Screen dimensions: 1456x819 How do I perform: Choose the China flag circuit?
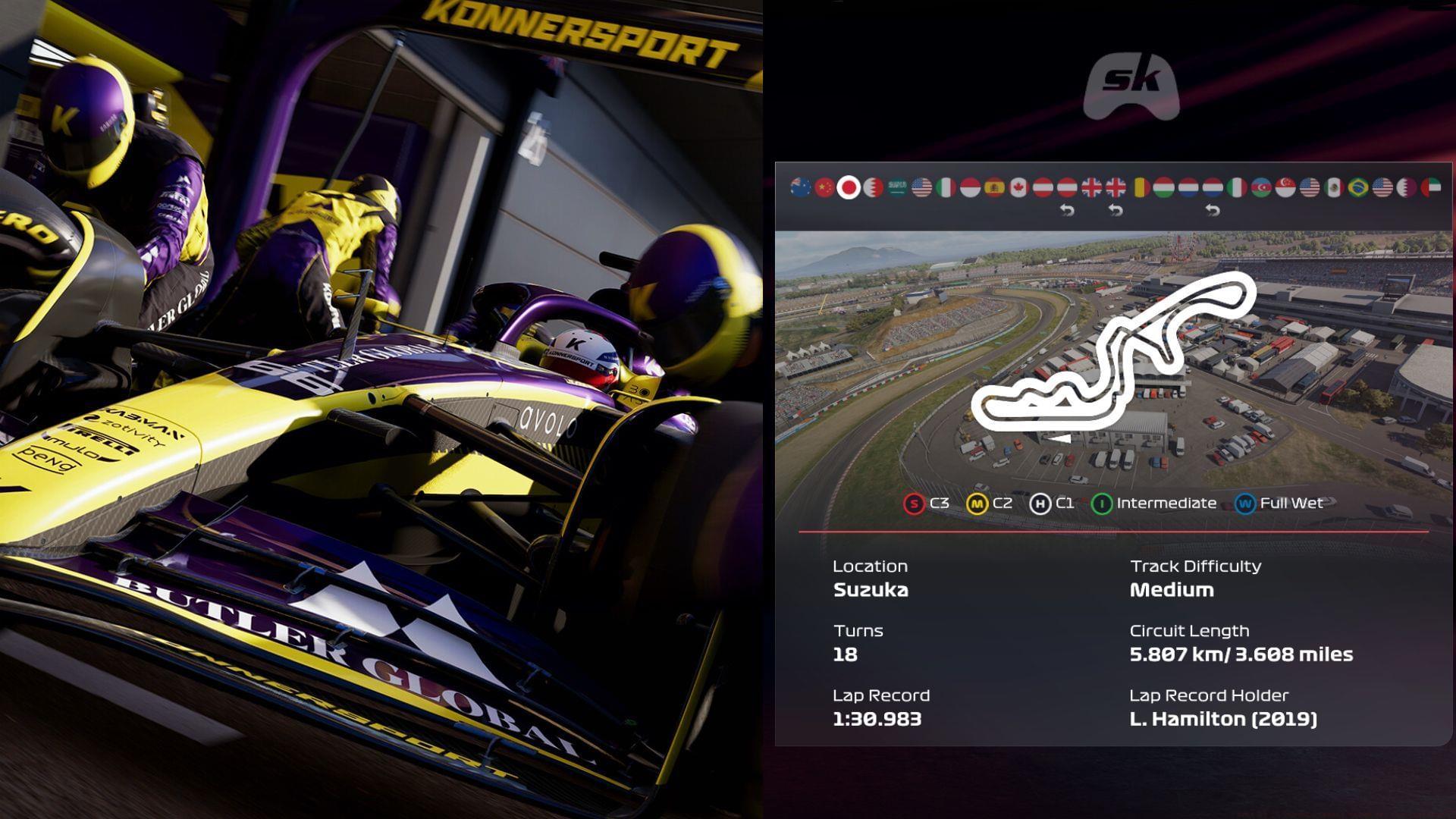(x=824, y=187)
